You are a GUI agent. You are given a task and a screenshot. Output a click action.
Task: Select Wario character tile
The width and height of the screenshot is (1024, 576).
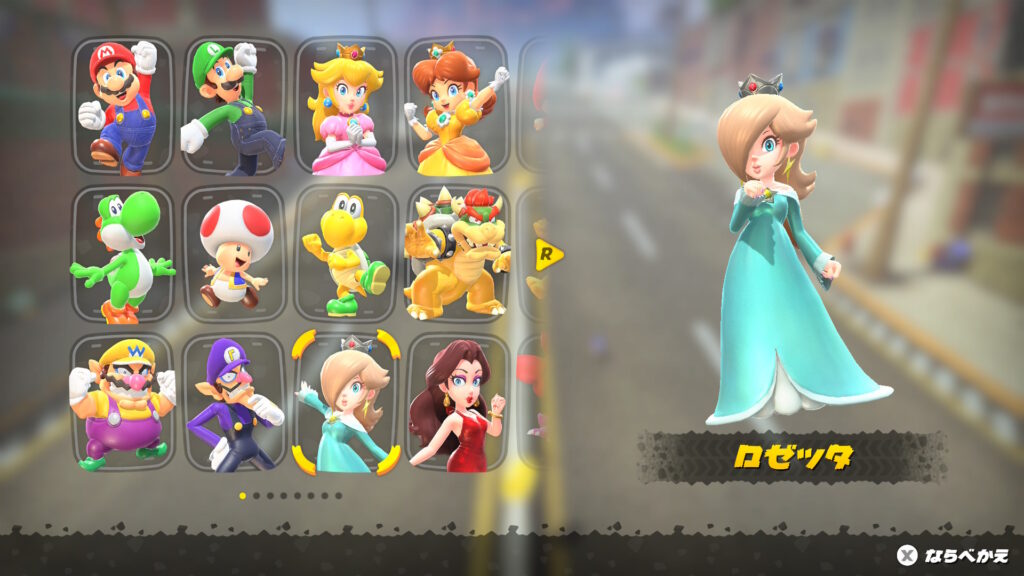tap(122, 402)
